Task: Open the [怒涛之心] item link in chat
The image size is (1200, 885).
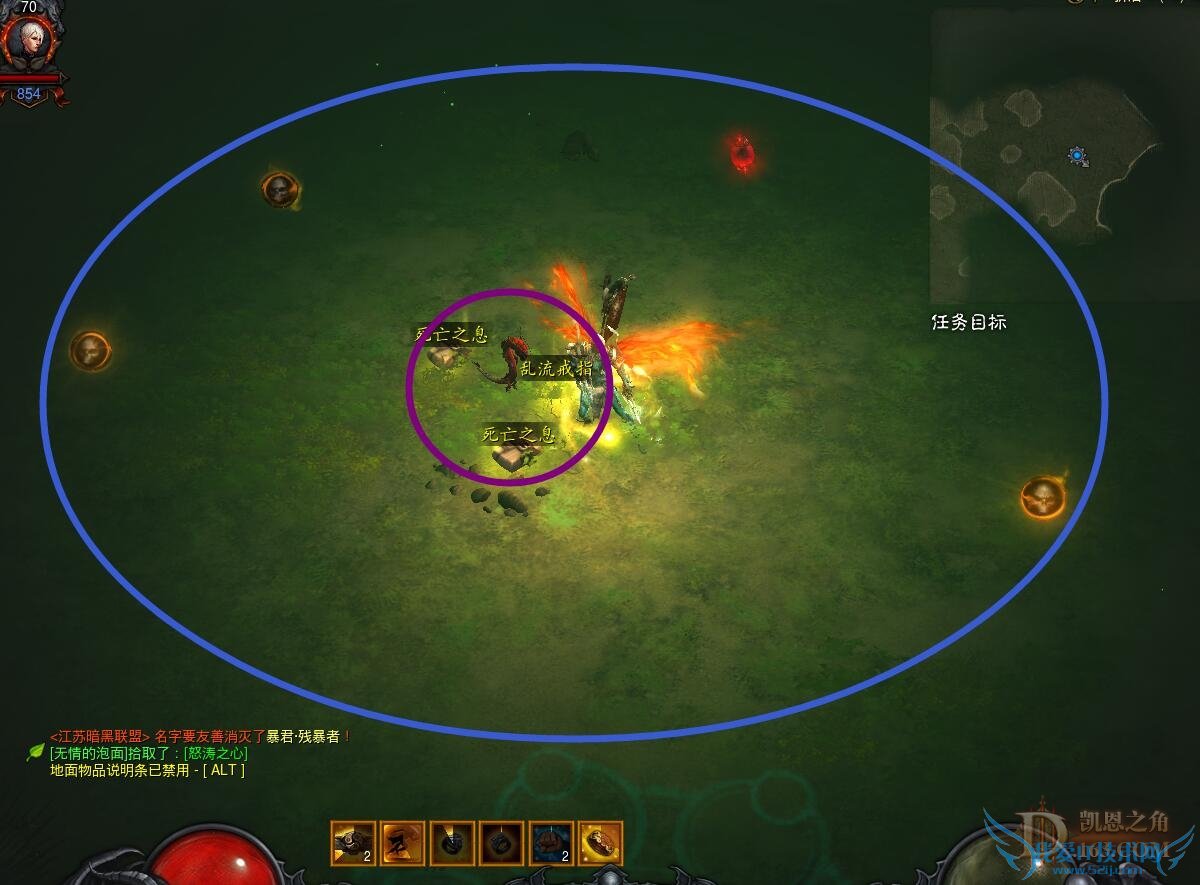Action: pyautogui.click(x=215, y=753)
